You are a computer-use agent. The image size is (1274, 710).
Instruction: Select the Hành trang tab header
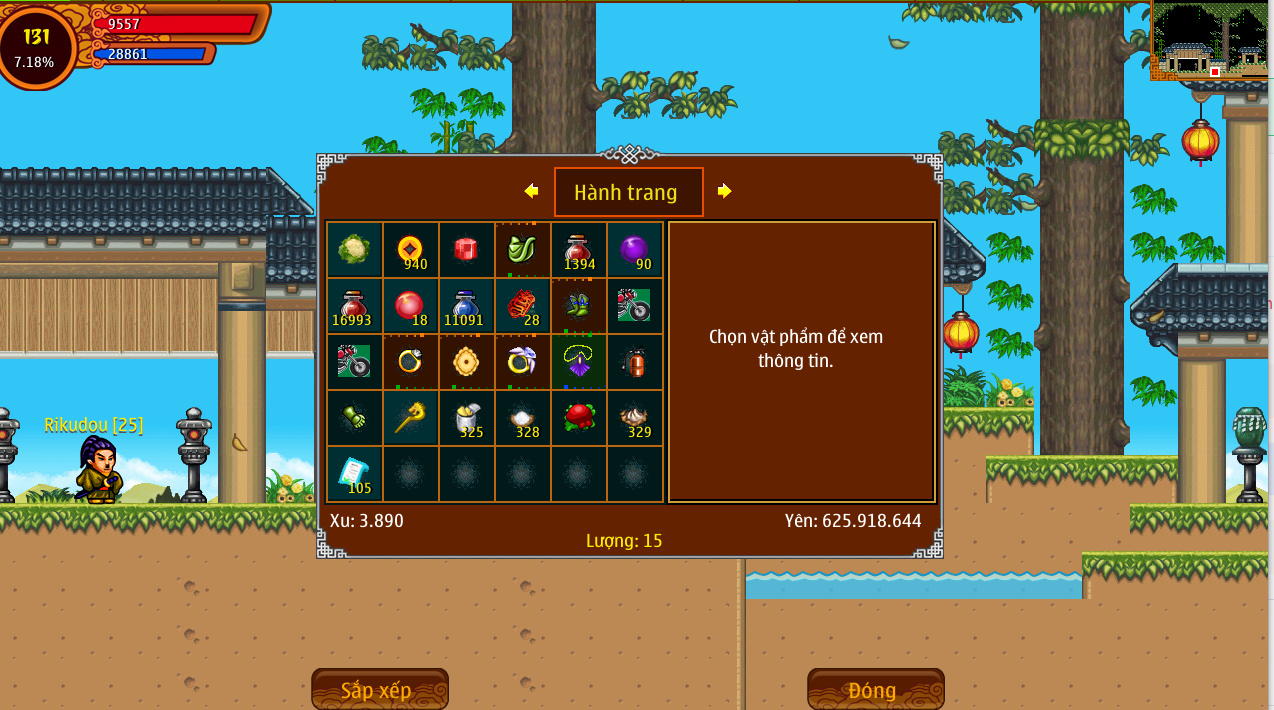click(x=628, y=192)
